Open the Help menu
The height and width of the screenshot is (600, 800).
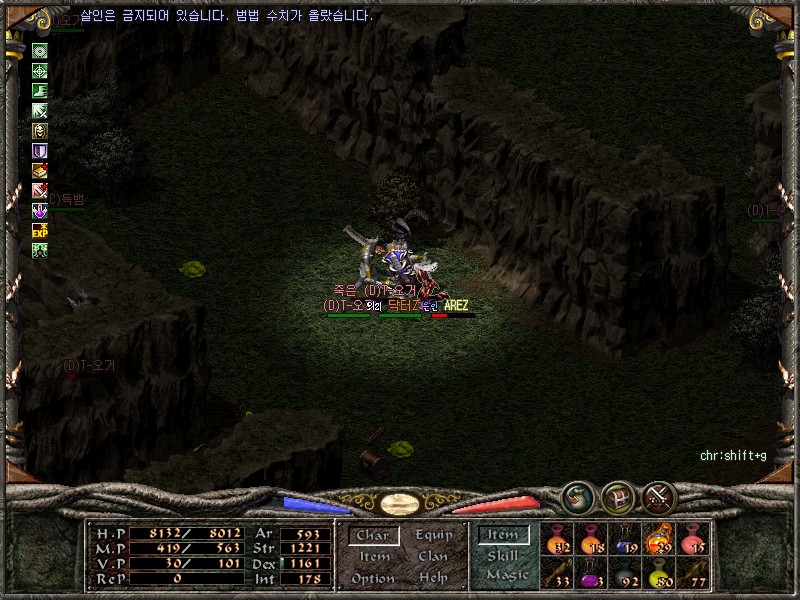point(433,578)
